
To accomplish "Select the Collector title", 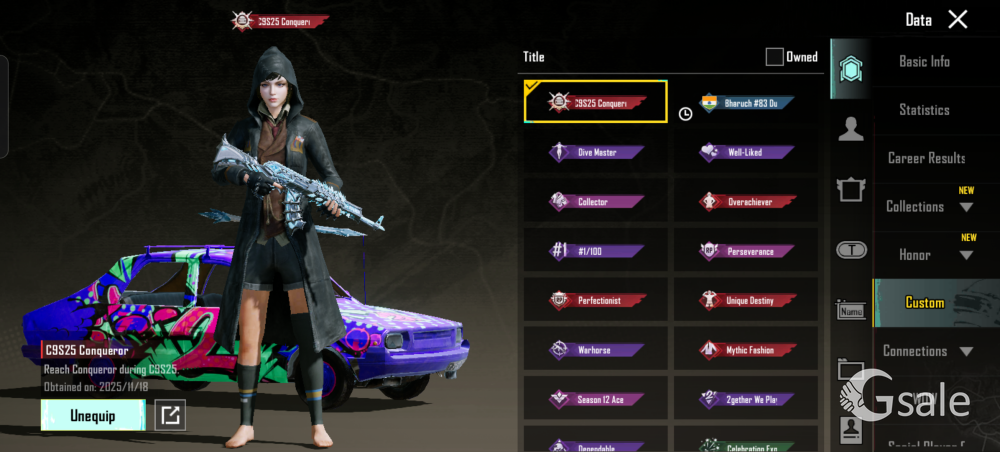I will coord(596,202).
